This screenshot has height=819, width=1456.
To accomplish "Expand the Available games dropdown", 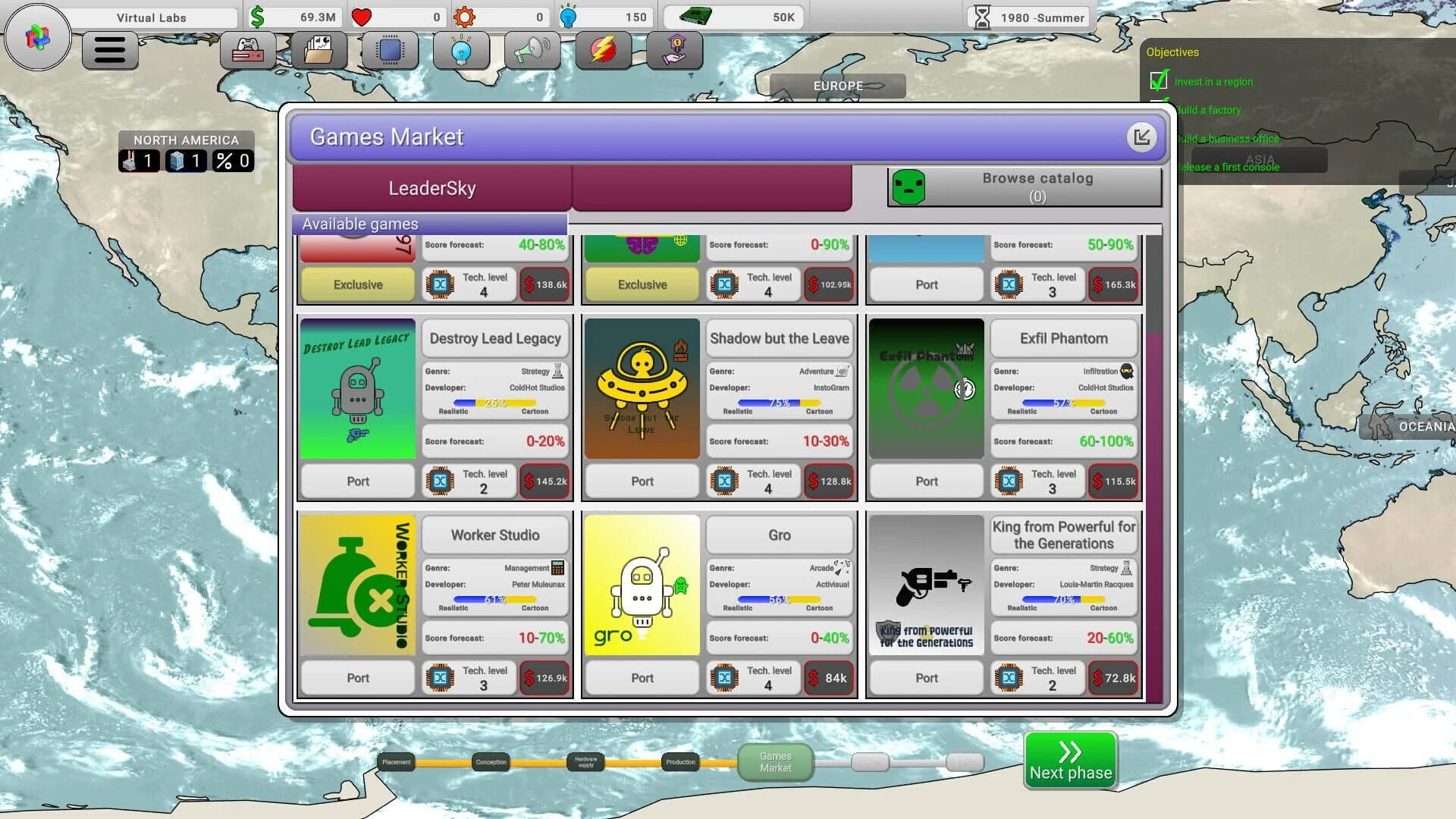I will click(x=428, y=224).
